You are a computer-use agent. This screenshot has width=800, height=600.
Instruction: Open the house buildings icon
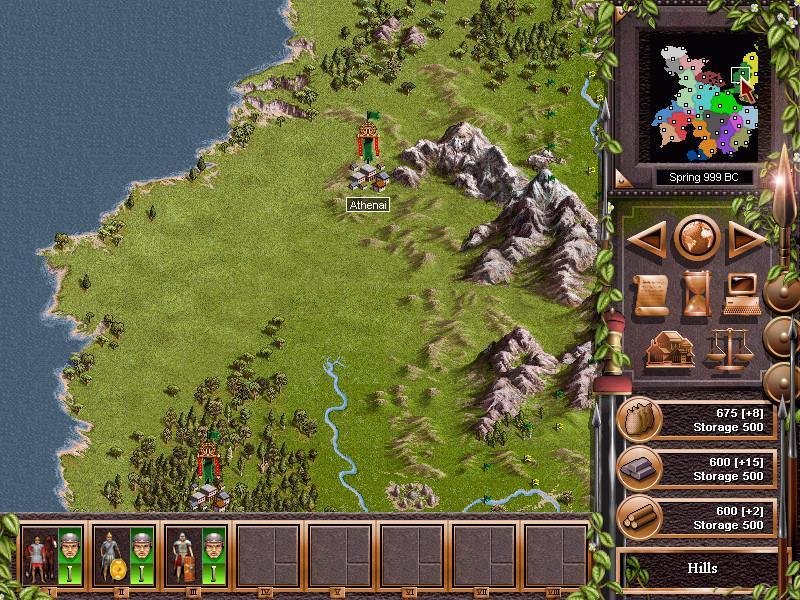tap(669, 349)
